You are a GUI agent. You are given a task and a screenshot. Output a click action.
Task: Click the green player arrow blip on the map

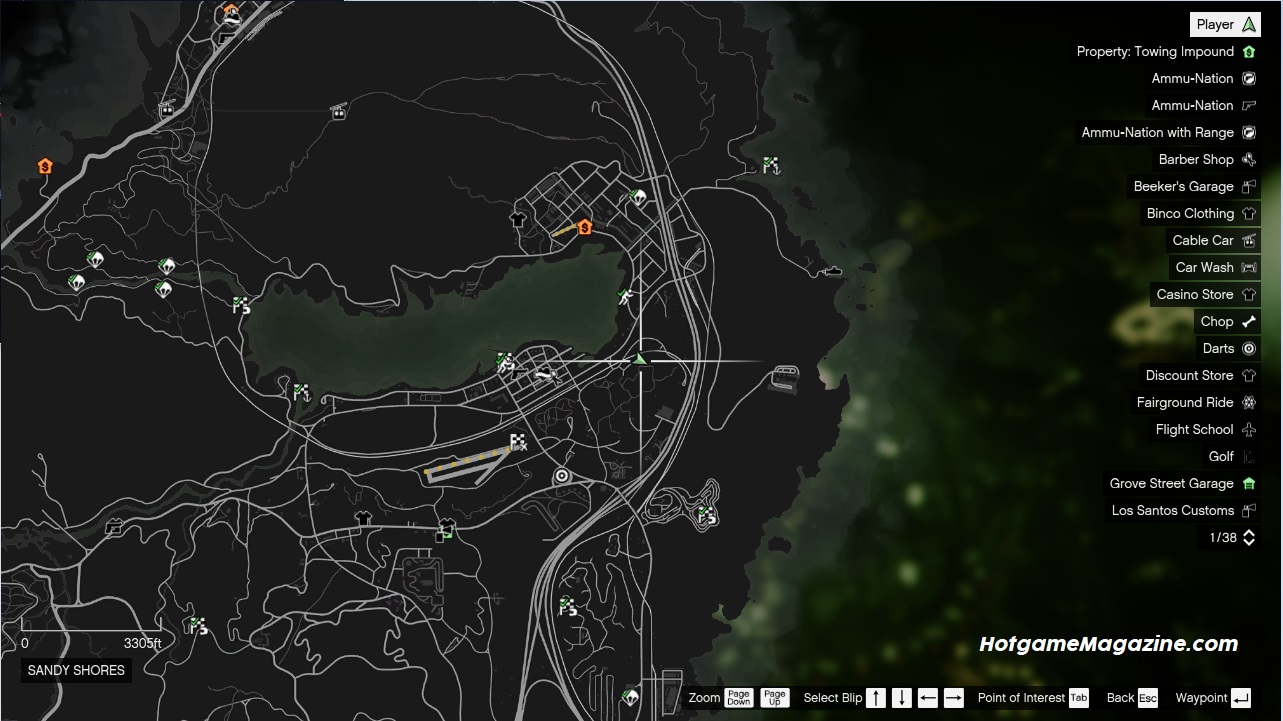click(641, 357)
